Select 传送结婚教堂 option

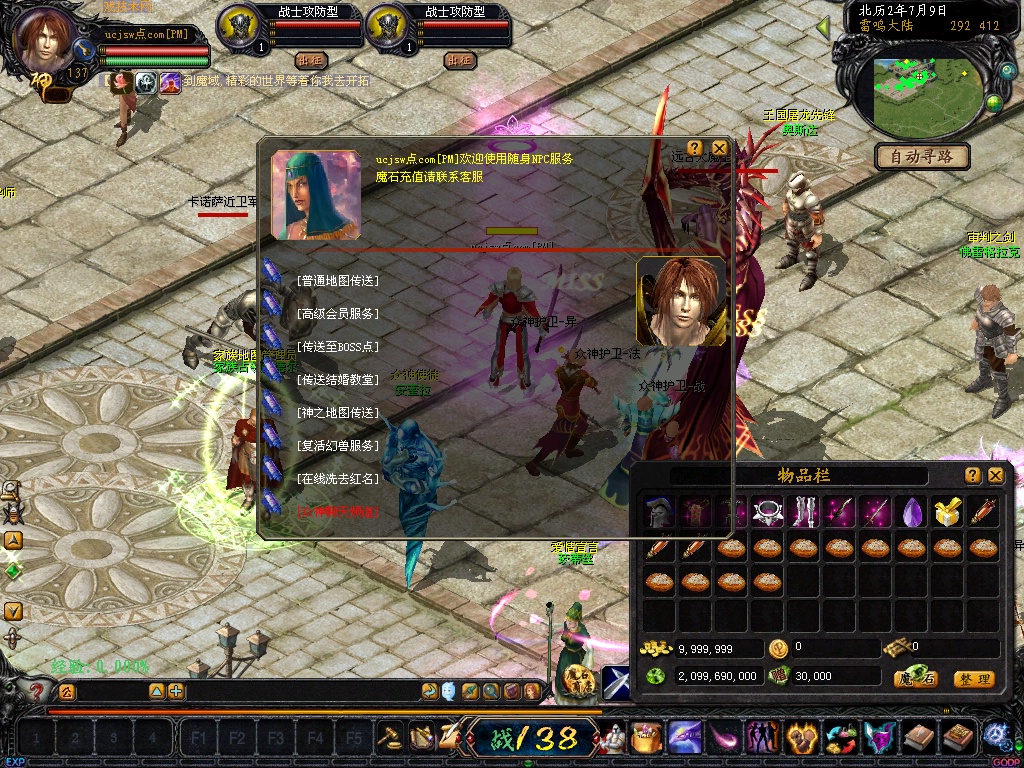[337, 380]
